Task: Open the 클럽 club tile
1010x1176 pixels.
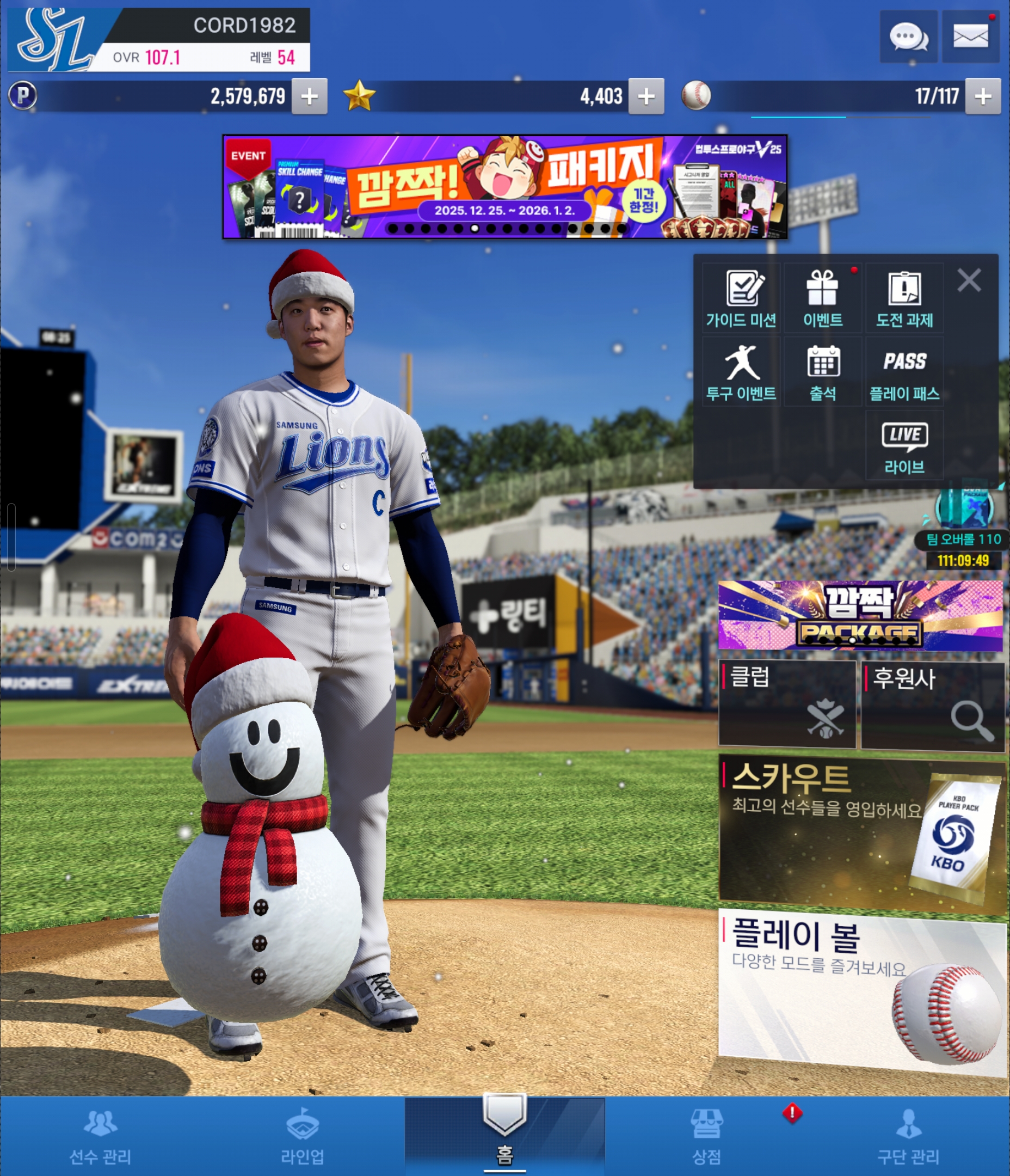Action: 787,704
